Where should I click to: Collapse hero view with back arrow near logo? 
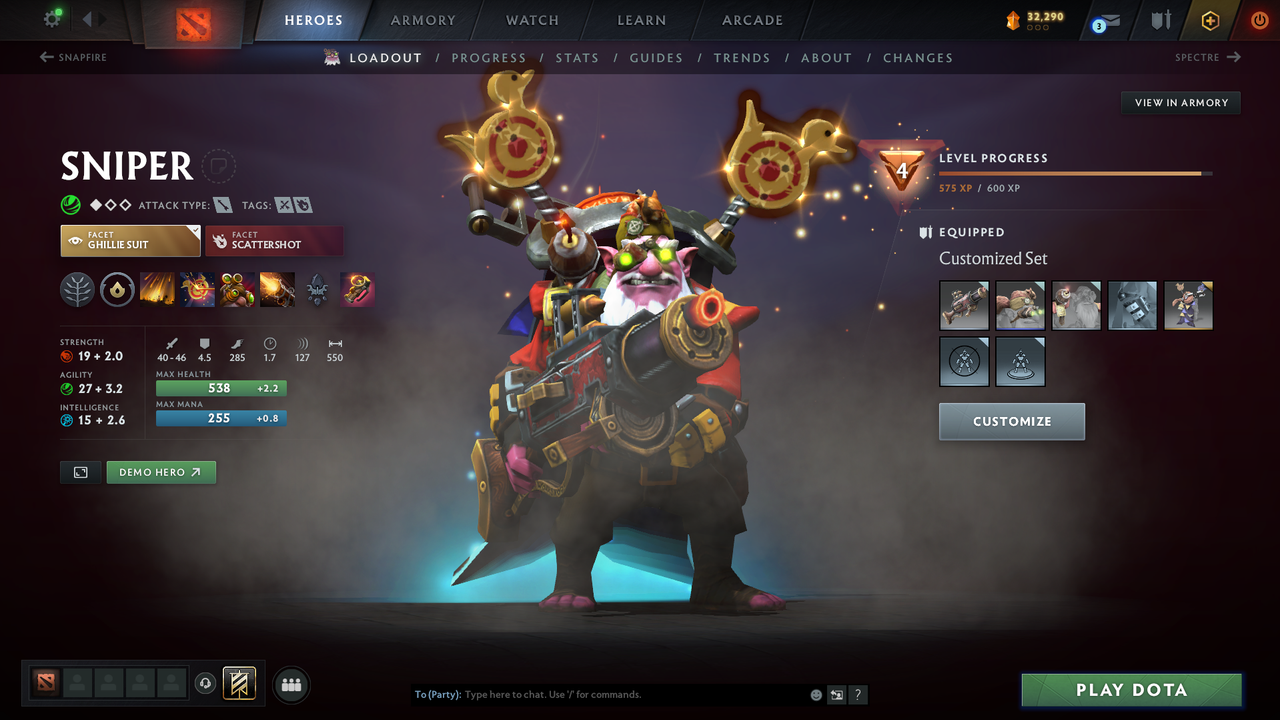click(88, 18)
